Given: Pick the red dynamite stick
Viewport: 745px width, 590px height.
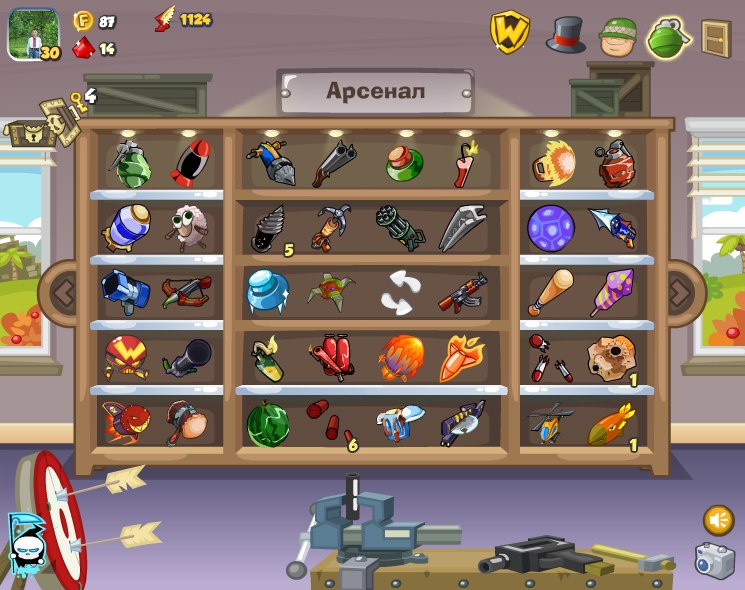Looking at the screenshot, I should click(463, 163).
